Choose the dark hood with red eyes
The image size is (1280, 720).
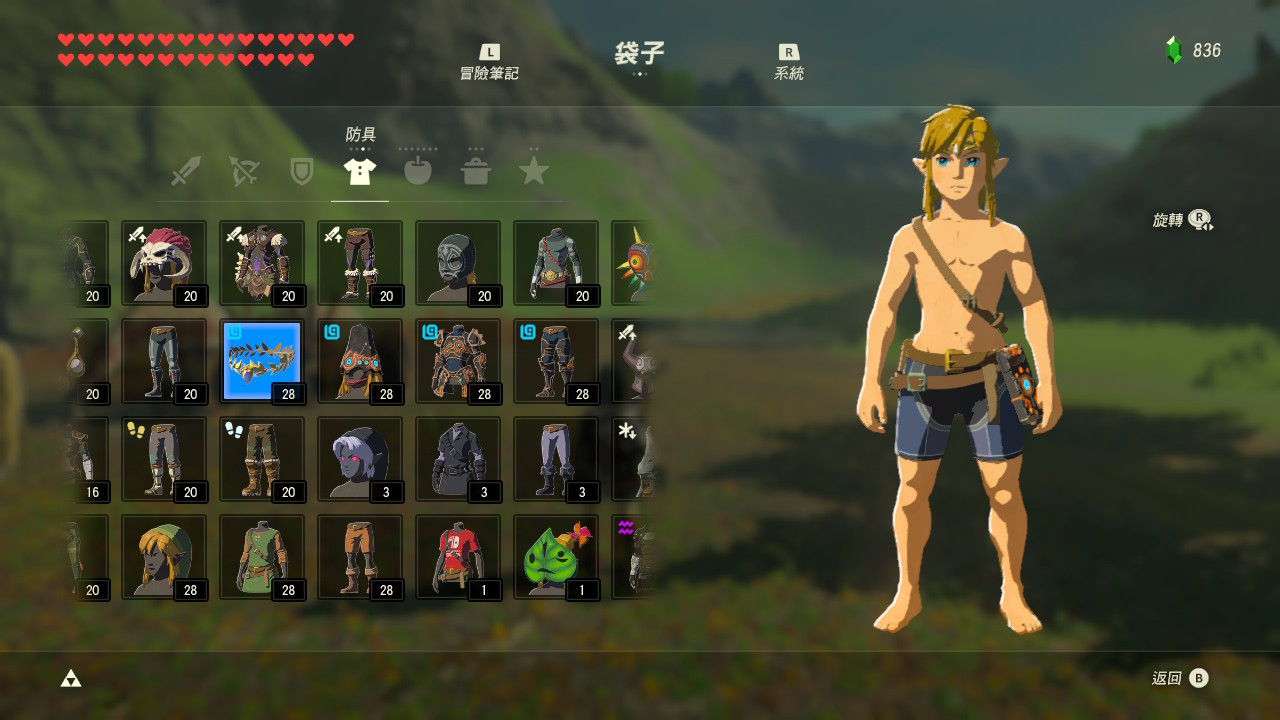pyautogui.click(x=360, y=459)
